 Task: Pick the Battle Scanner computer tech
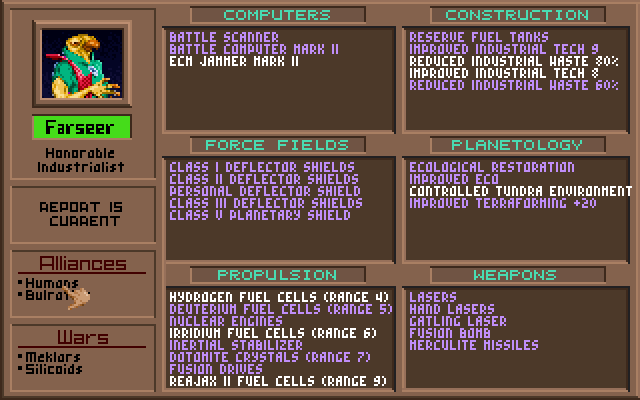click(x=224, y=37)
